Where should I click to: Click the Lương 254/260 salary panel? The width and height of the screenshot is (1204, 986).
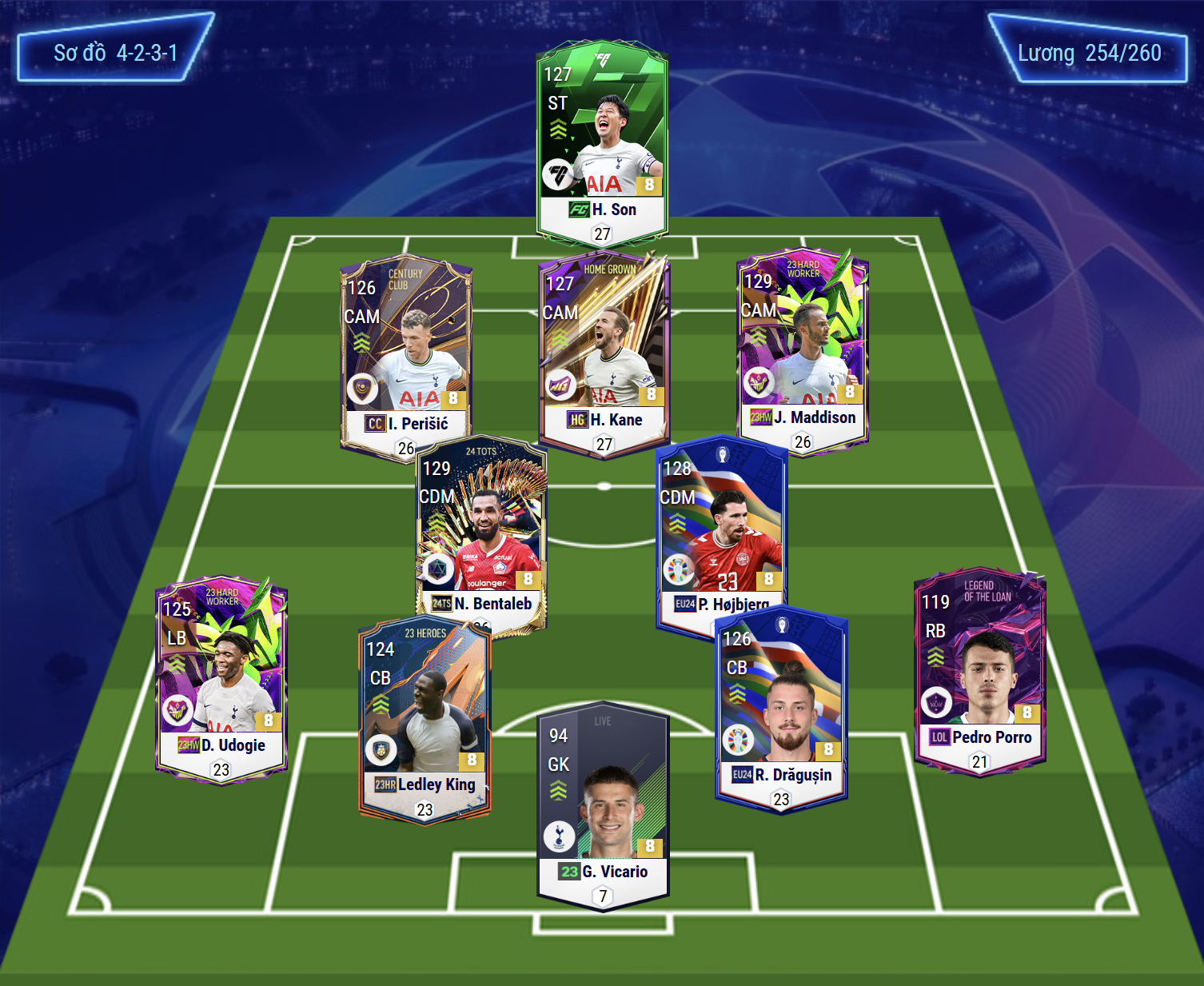(1089, 53)
